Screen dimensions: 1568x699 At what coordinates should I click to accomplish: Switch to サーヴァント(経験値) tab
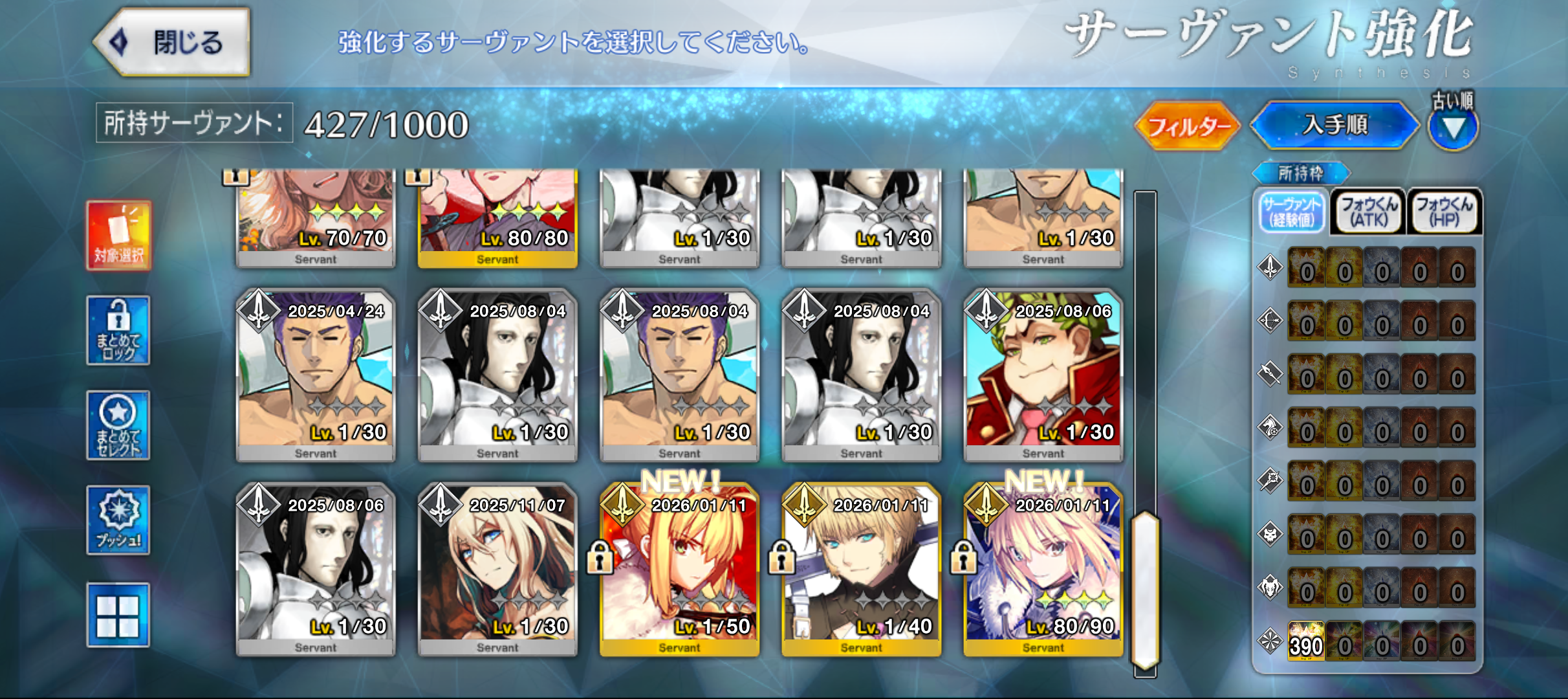(1292, 212)
